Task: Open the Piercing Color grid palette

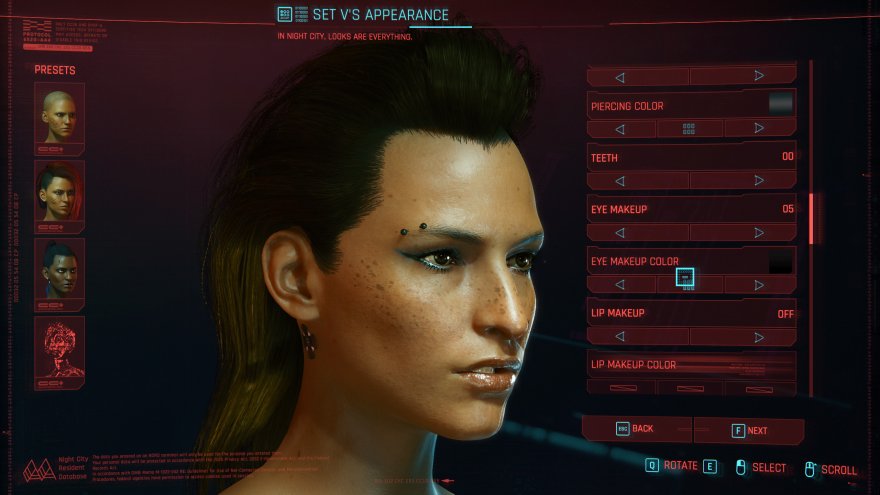Action: (x=689, y=129)
